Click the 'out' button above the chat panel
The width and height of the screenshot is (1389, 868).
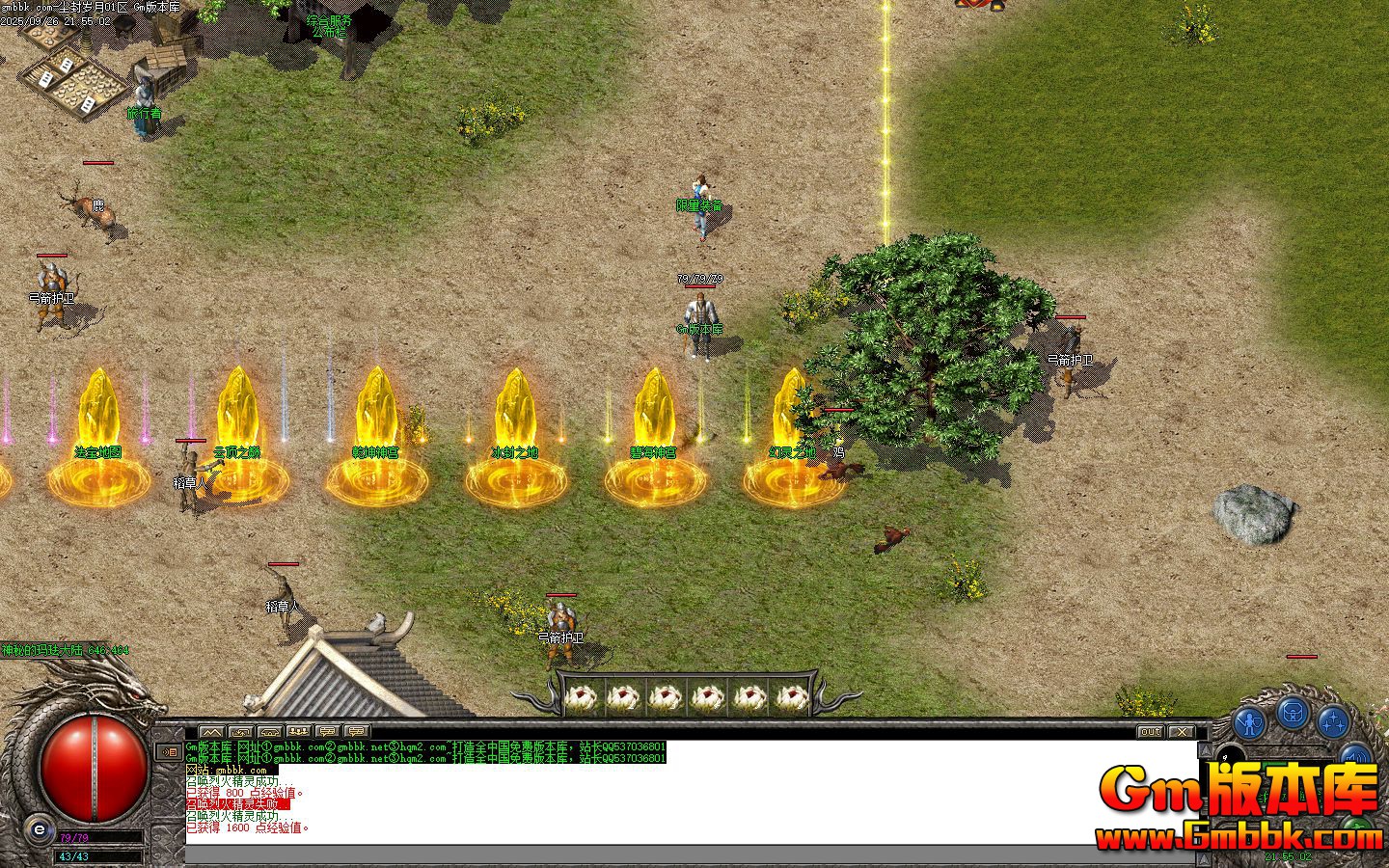tap(1149, 732)
